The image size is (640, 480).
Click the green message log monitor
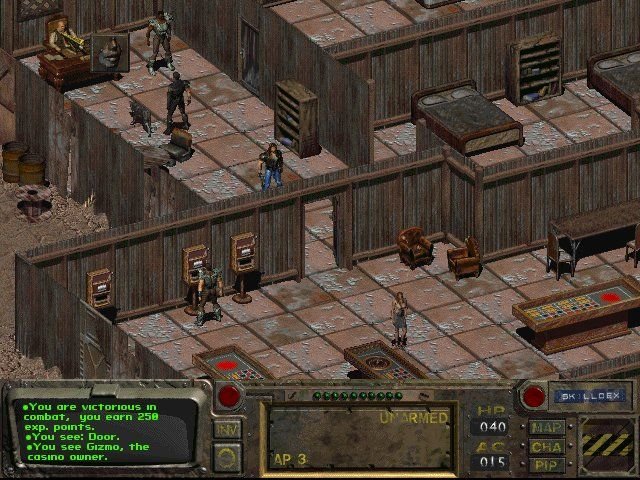(x=102, y=428)
